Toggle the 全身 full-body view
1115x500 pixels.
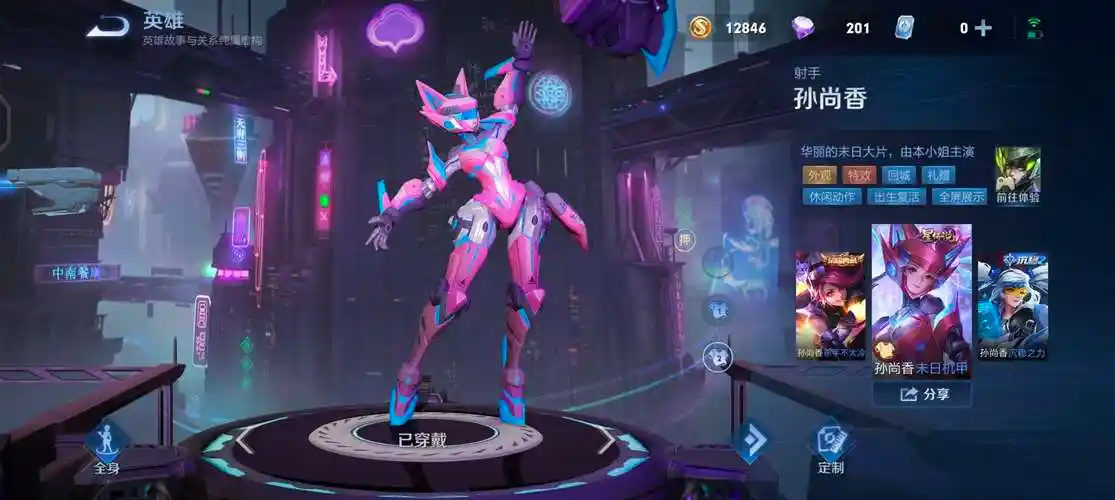click(x=106, y=446)
